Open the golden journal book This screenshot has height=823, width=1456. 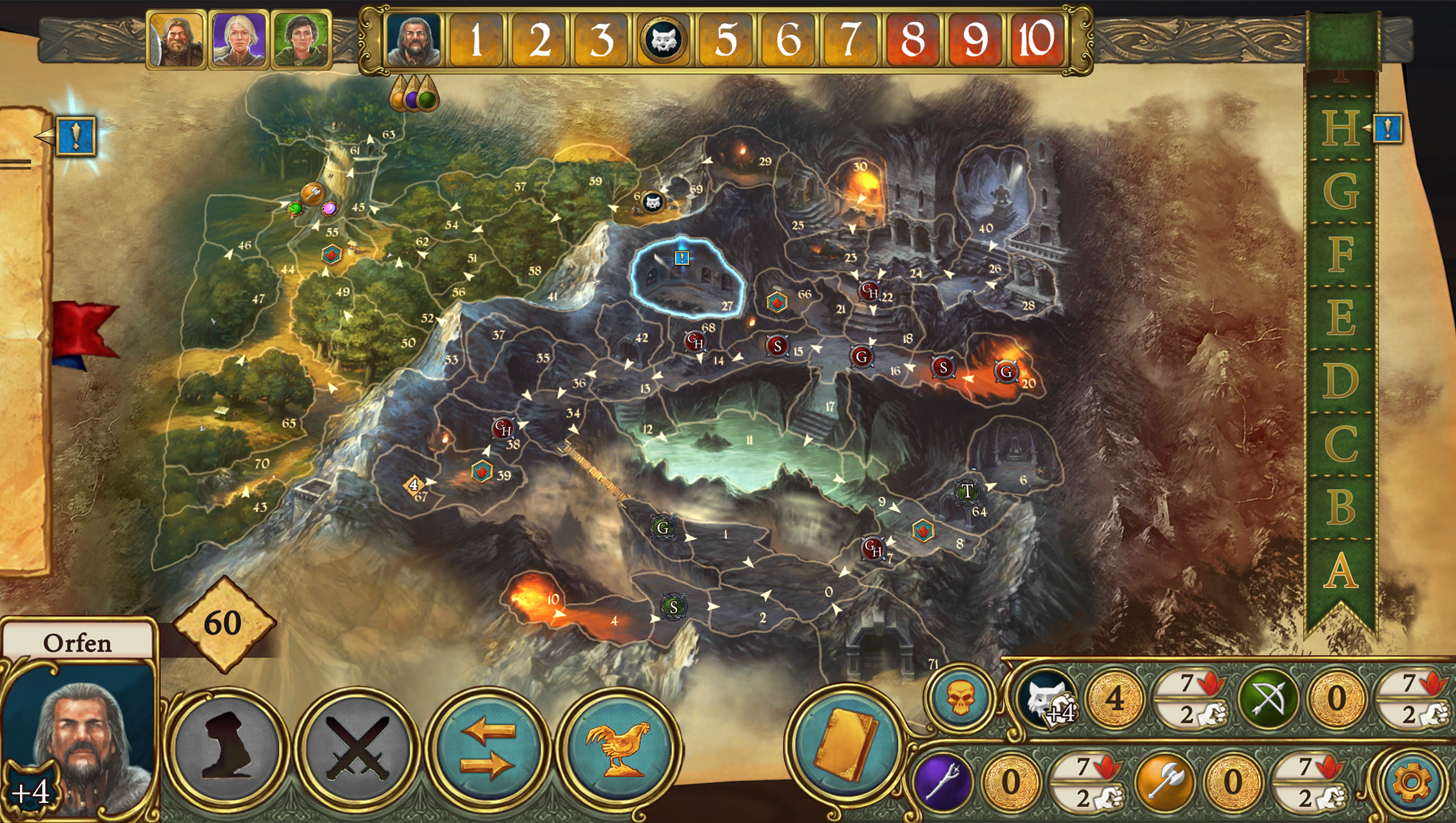(x=845, y=746)
